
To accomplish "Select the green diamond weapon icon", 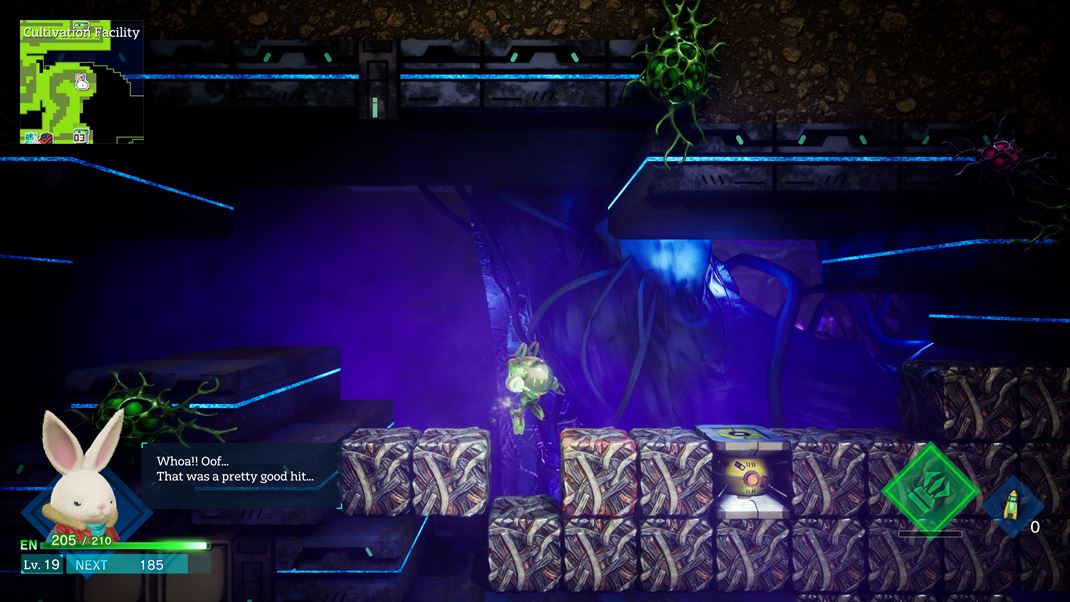I will (x=929, y=489).
